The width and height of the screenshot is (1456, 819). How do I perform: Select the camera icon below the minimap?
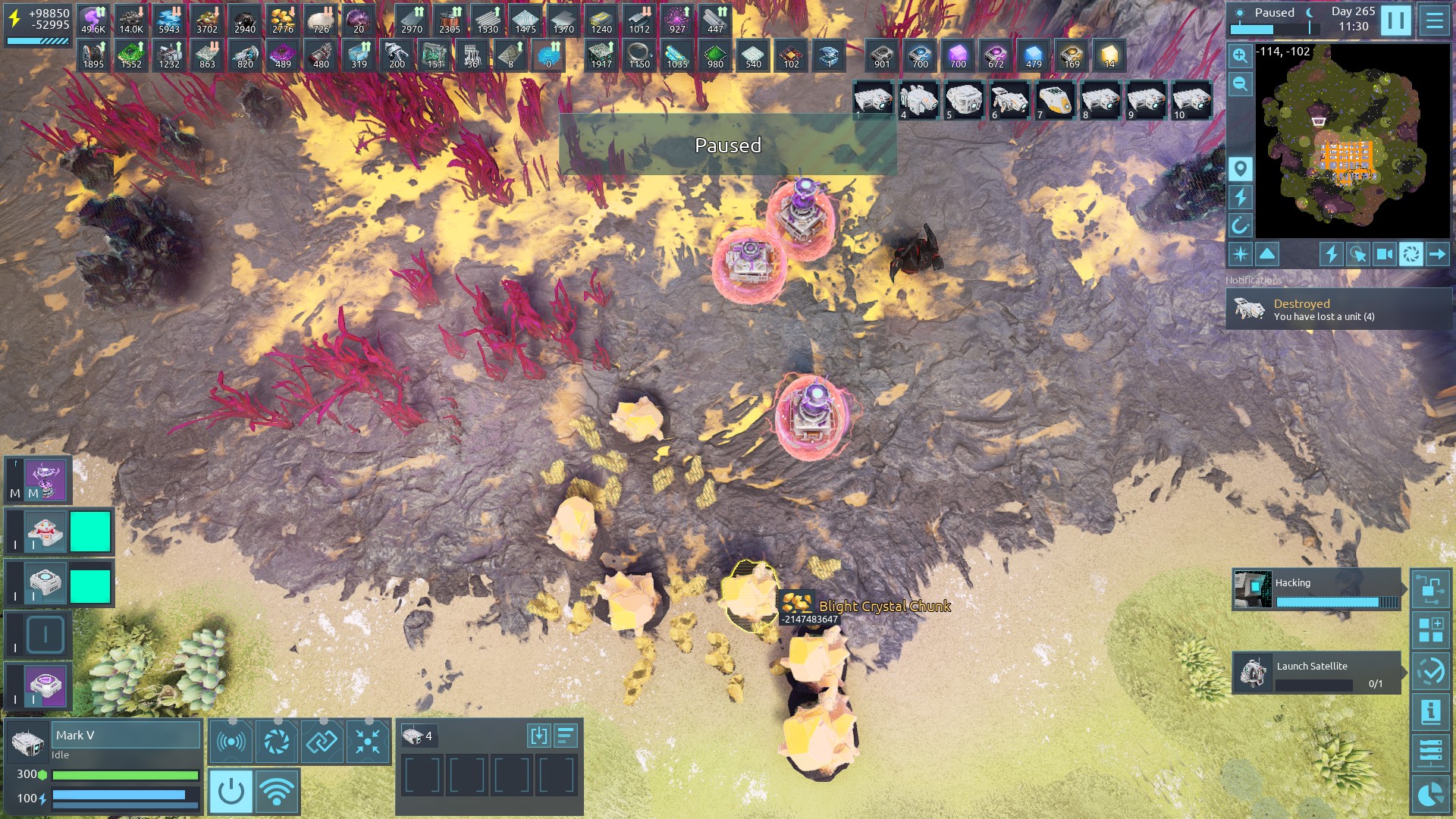1384,254
